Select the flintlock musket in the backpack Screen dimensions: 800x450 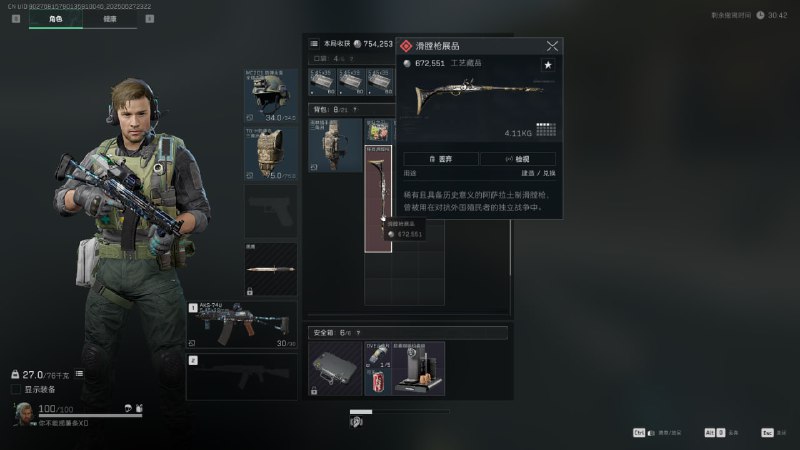click(378, 195)
